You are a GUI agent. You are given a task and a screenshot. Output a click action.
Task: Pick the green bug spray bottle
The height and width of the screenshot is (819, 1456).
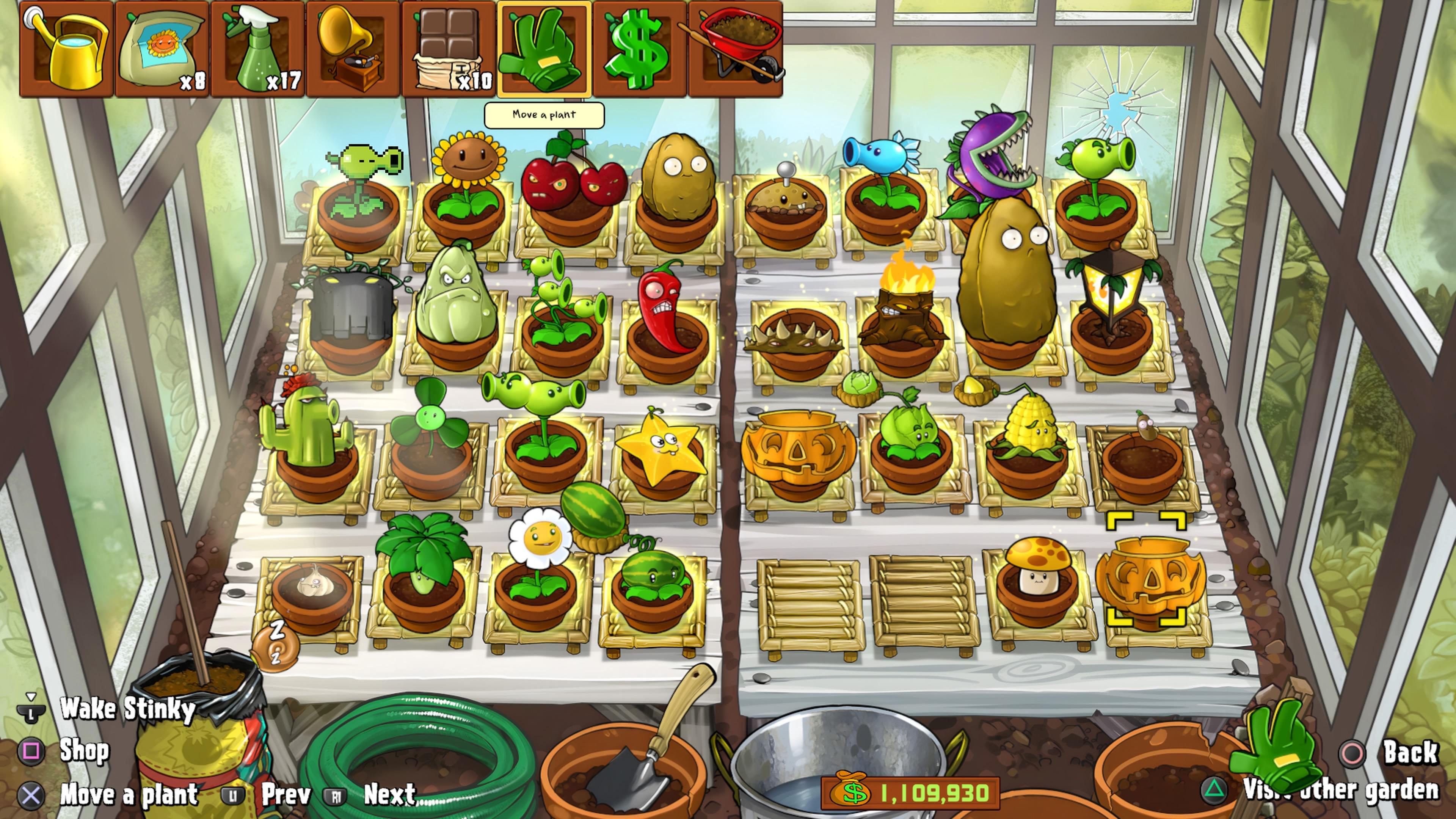[x=258, y=50]
